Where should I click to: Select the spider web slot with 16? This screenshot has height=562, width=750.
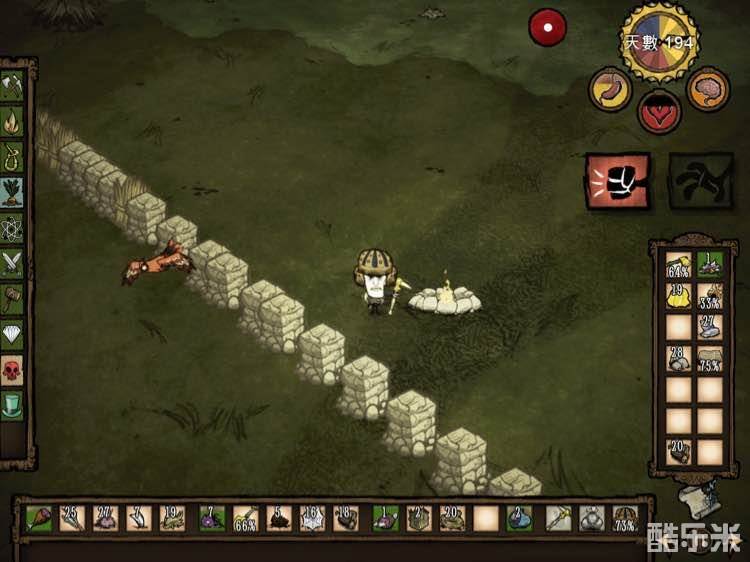coord(313,518)
